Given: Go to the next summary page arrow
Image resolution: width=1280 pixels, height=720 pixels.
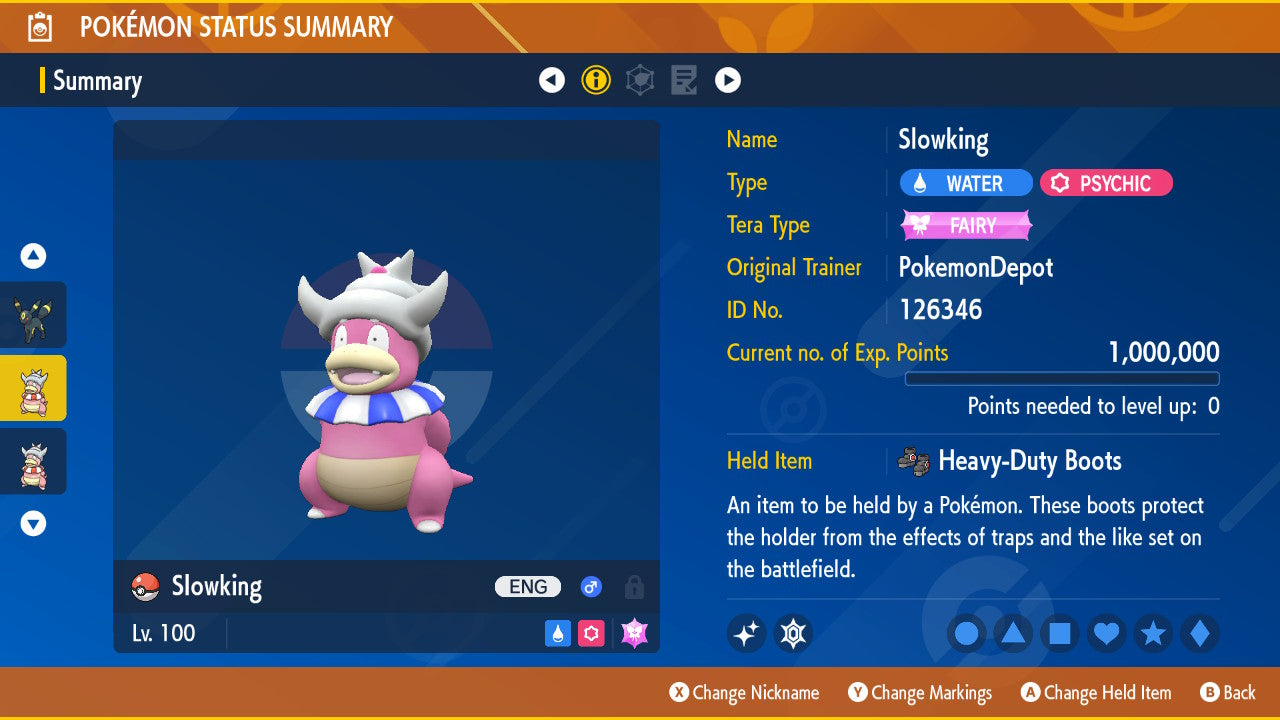Looking at the screenshot, I should coord(728,80).
